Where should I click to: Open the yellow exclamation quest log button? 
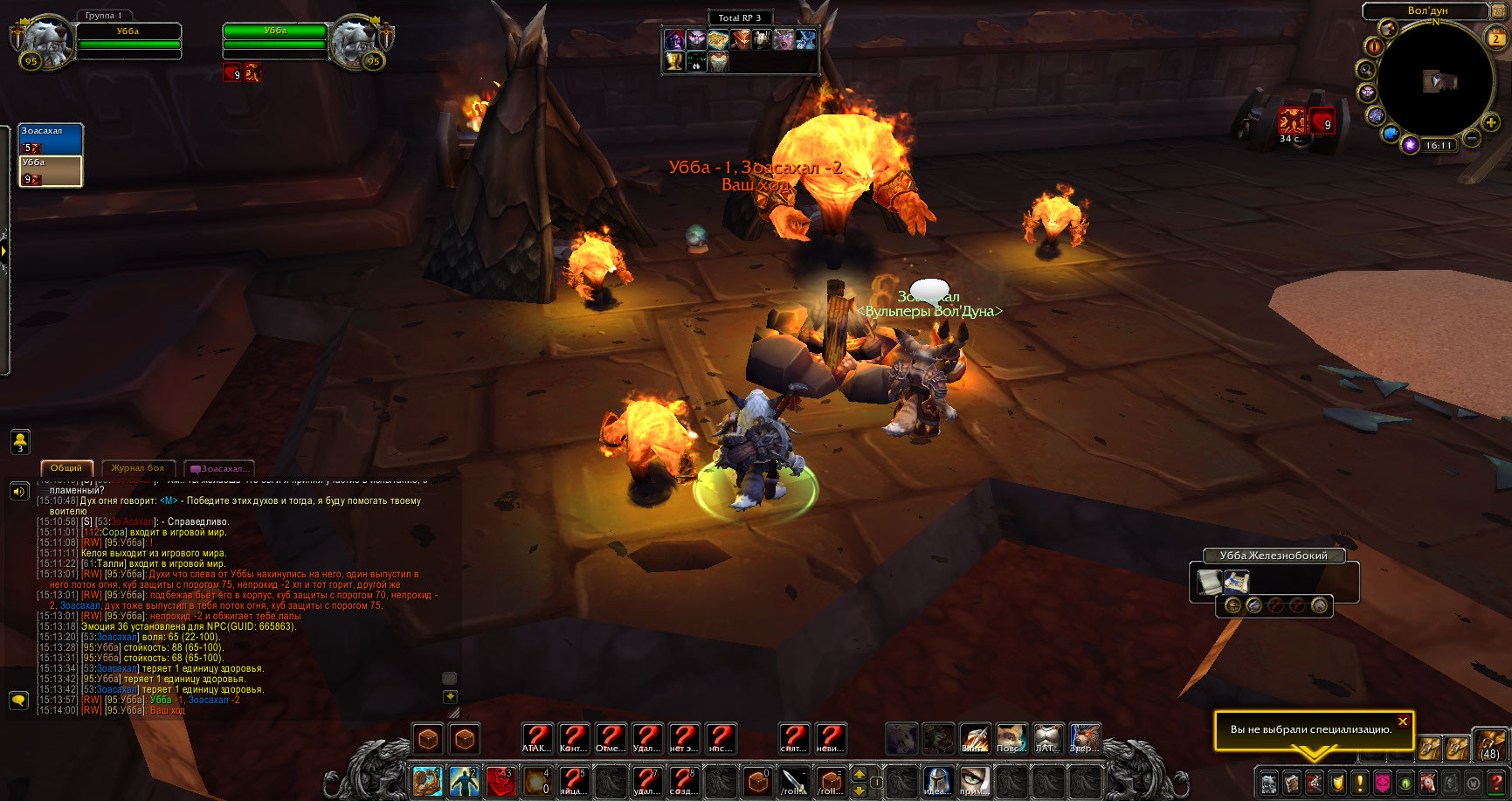pos(1359,782)
